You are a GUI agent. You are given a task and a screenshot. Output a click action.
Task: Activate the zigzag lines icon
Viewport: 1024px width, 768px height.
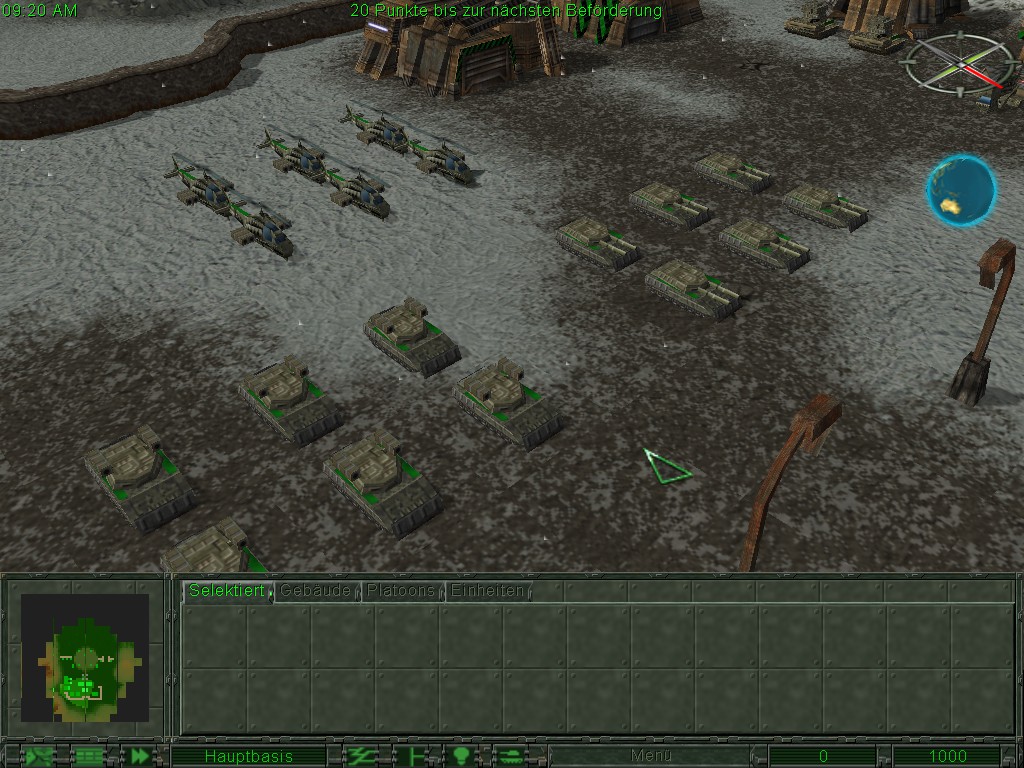pos(360,756)
